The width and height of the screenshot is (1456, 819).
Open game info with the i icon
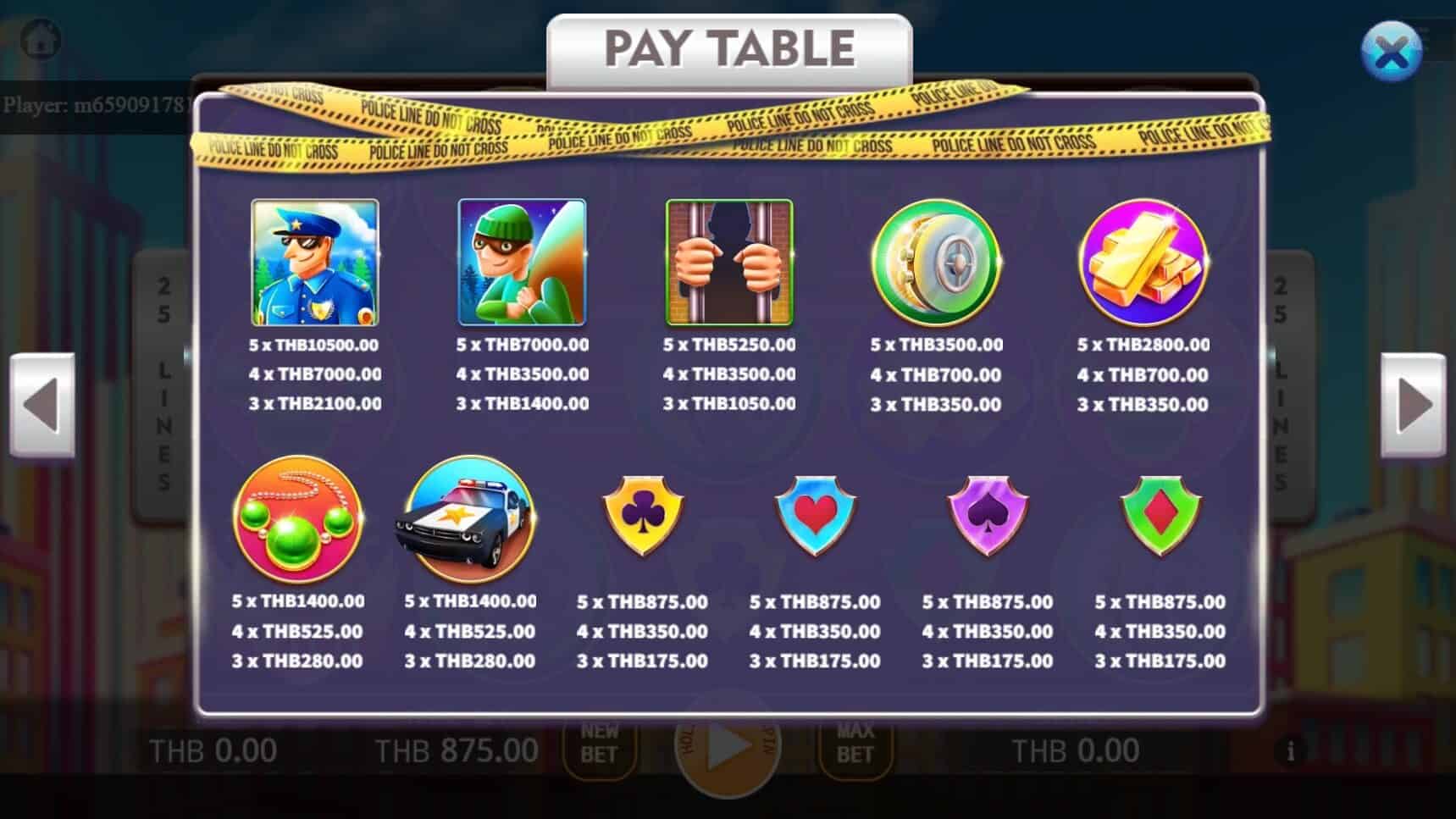coord(1291,750)
